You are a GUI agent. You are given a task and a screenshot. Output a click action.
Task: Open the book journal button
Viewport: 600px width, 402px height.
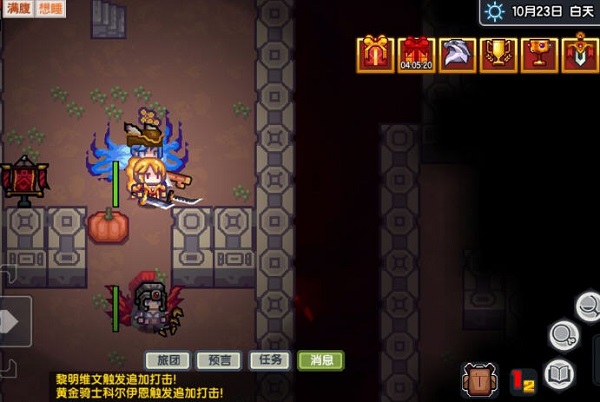point(560,375)
